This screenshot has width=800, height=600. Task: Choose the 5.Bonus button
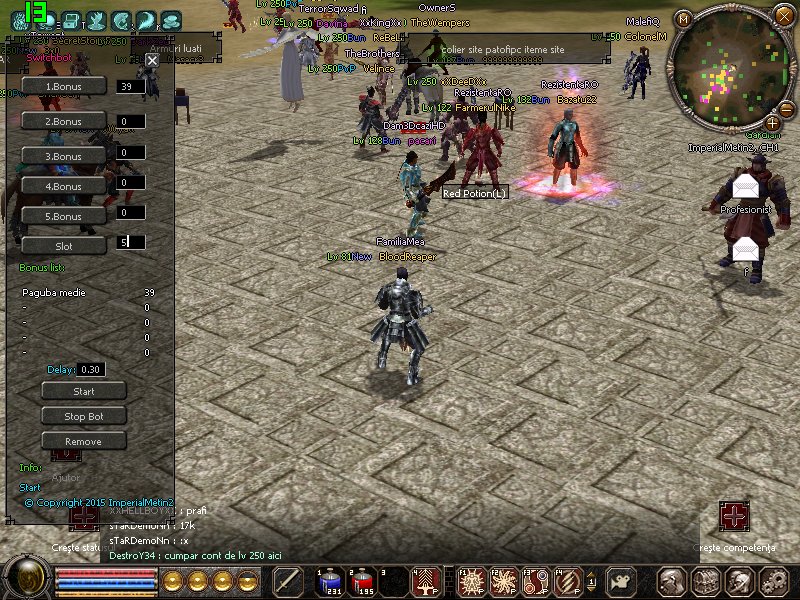coord(64,216)
